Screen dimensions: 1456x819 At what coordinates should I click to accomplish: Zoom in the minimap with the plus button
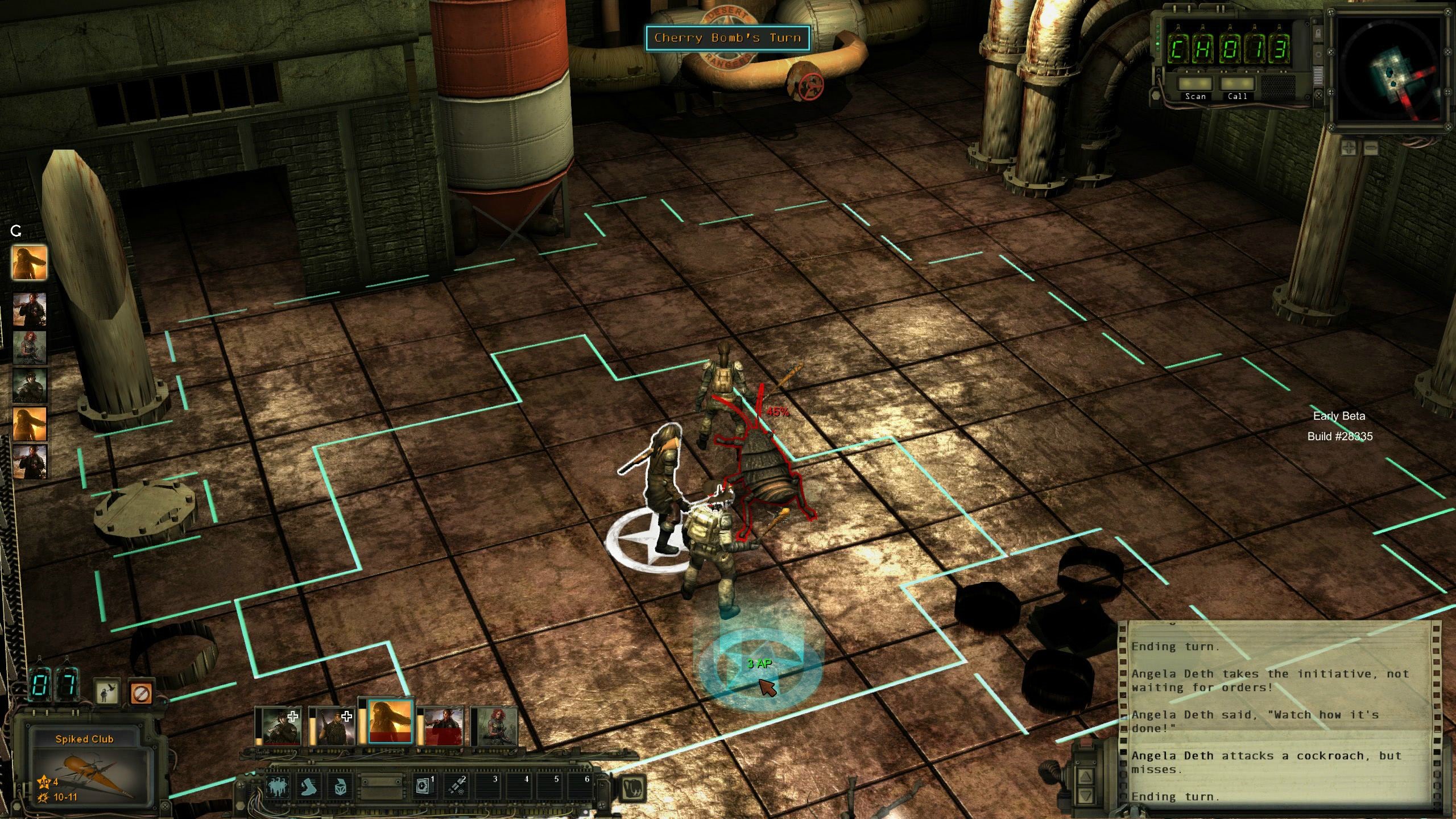pos(1349,148)
